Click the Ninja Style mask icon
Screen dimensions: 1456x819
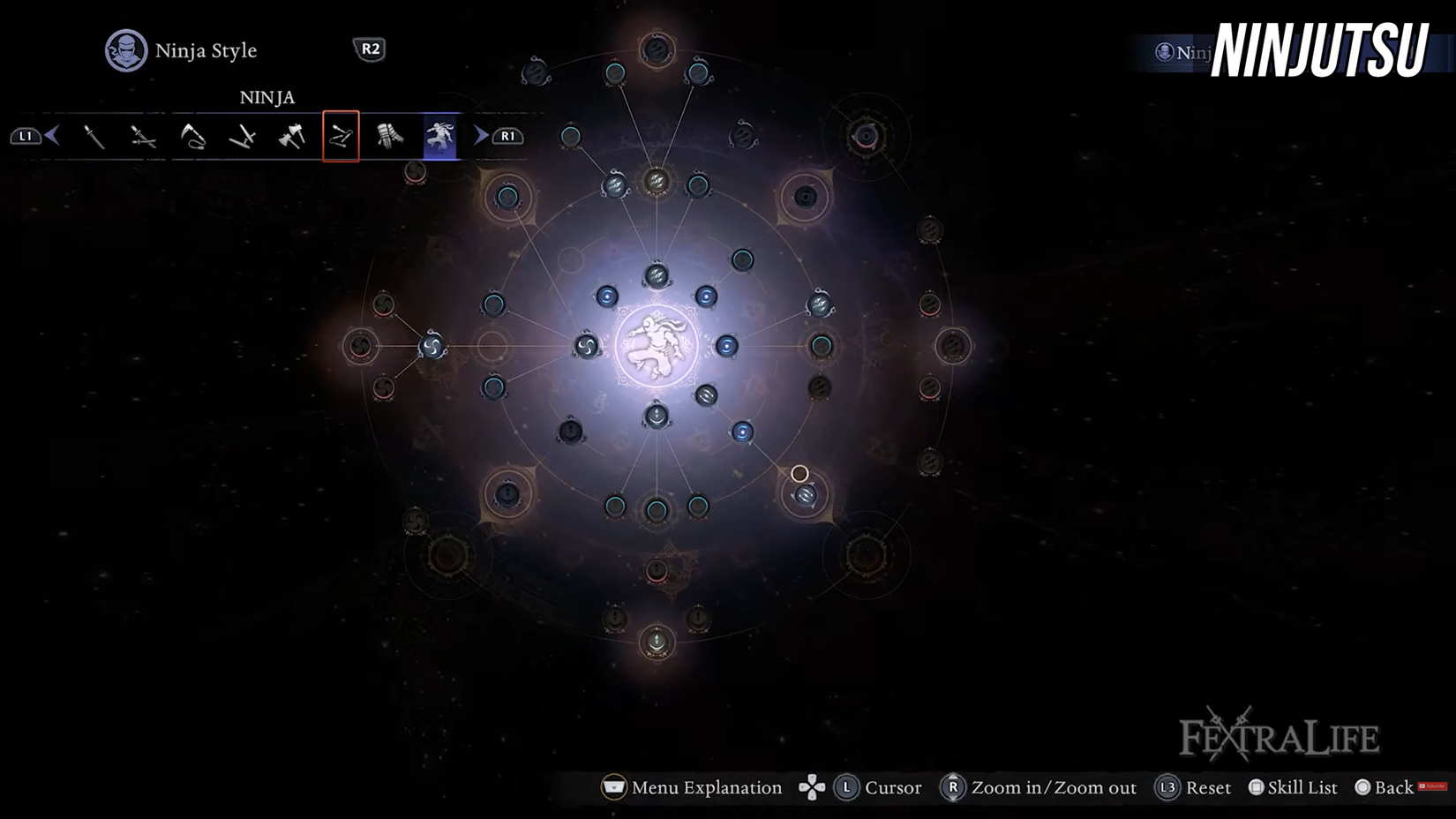click(x=125, y=50)
